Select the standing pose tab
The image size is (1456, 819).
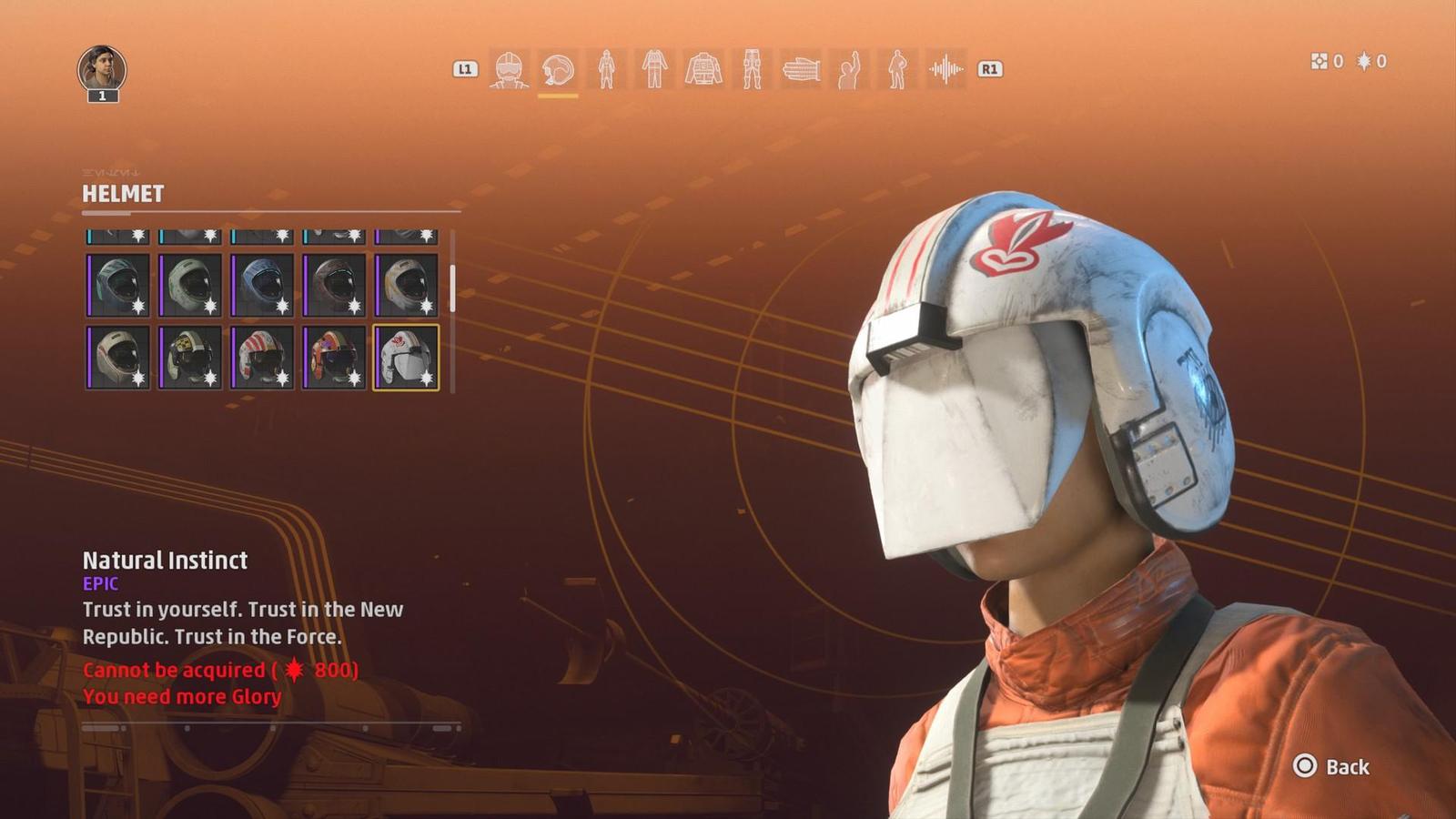897,69
